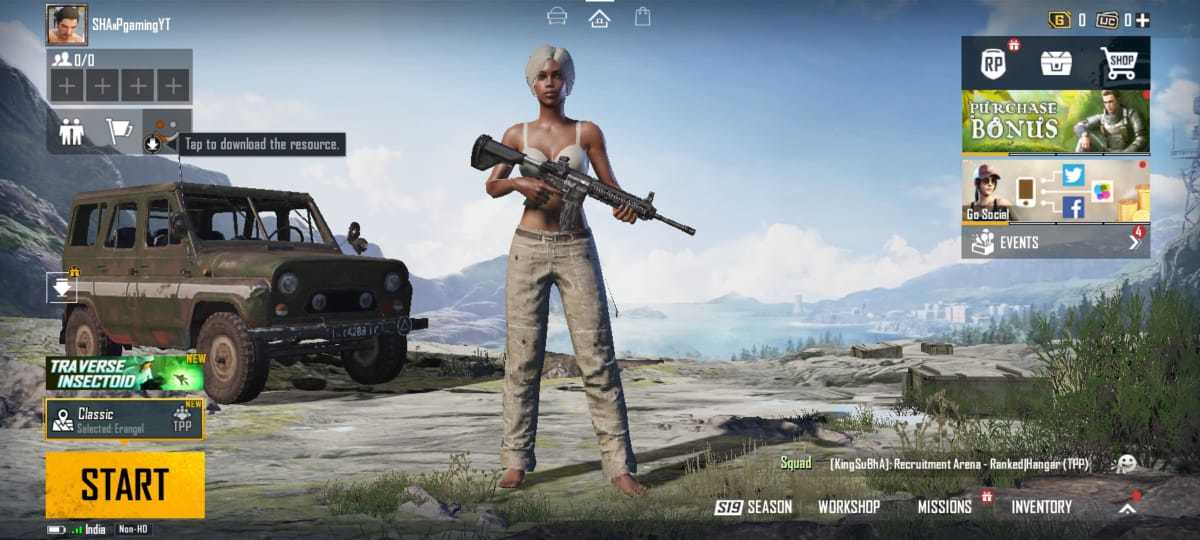
Task: View the SHAwPgamingYT player profile avatar
Action: 66,24
